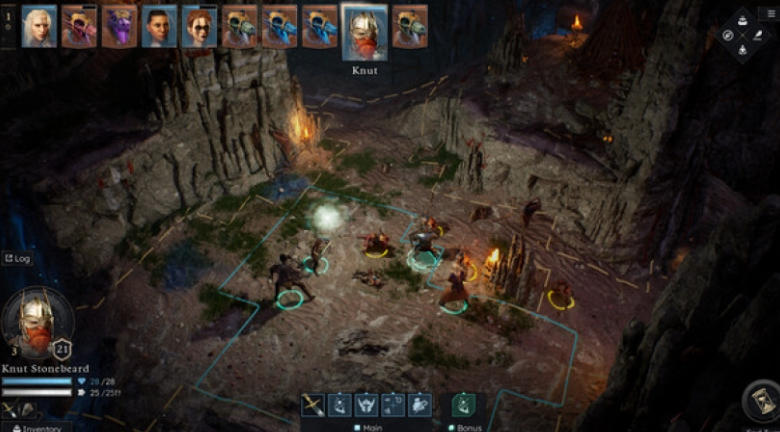Select the white-haired elf portrait in turn order
780x432 pixels.
[39, 27]
